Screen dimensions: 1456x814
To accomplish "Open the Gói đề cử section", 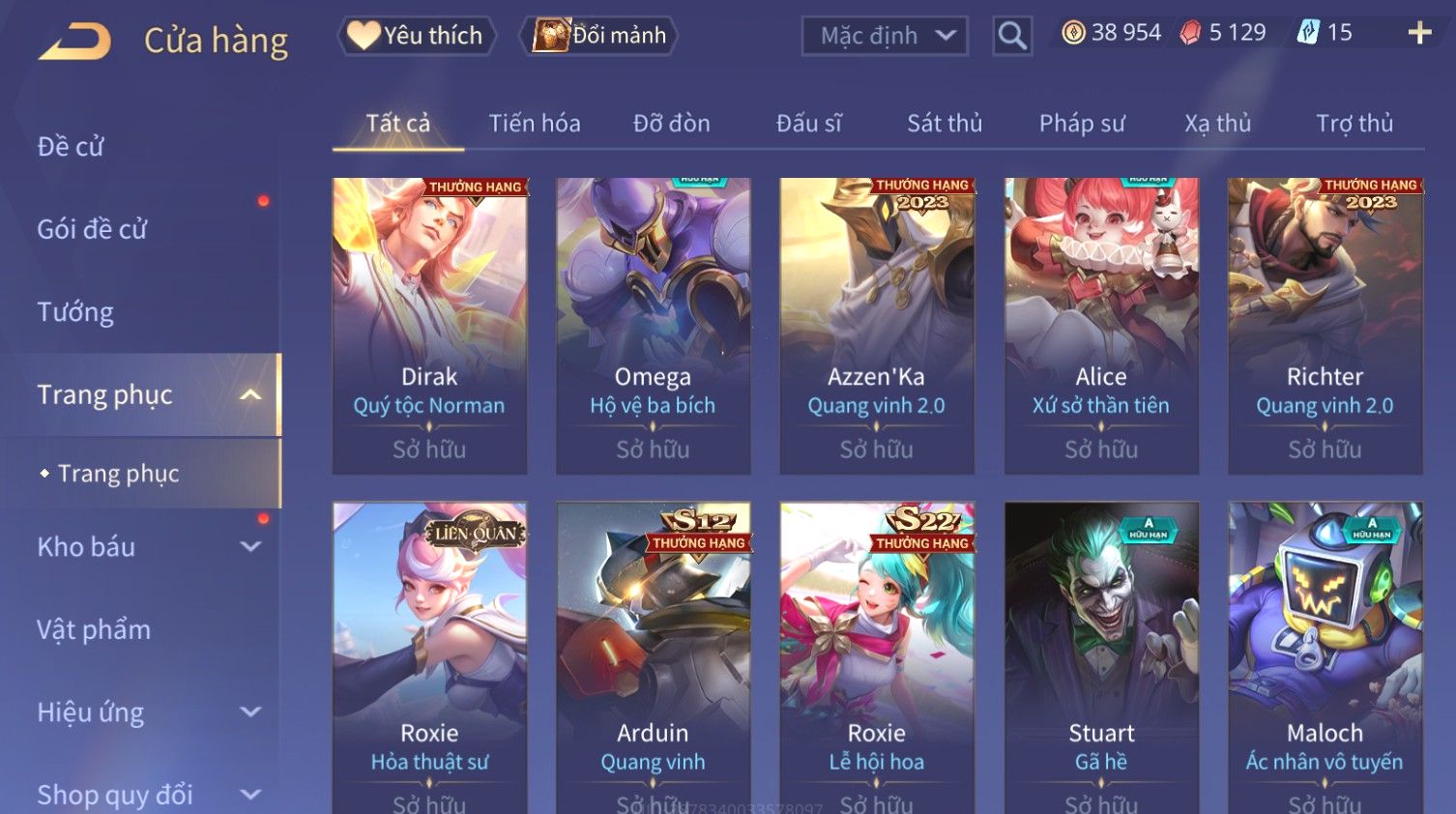I will pos(92,229).
